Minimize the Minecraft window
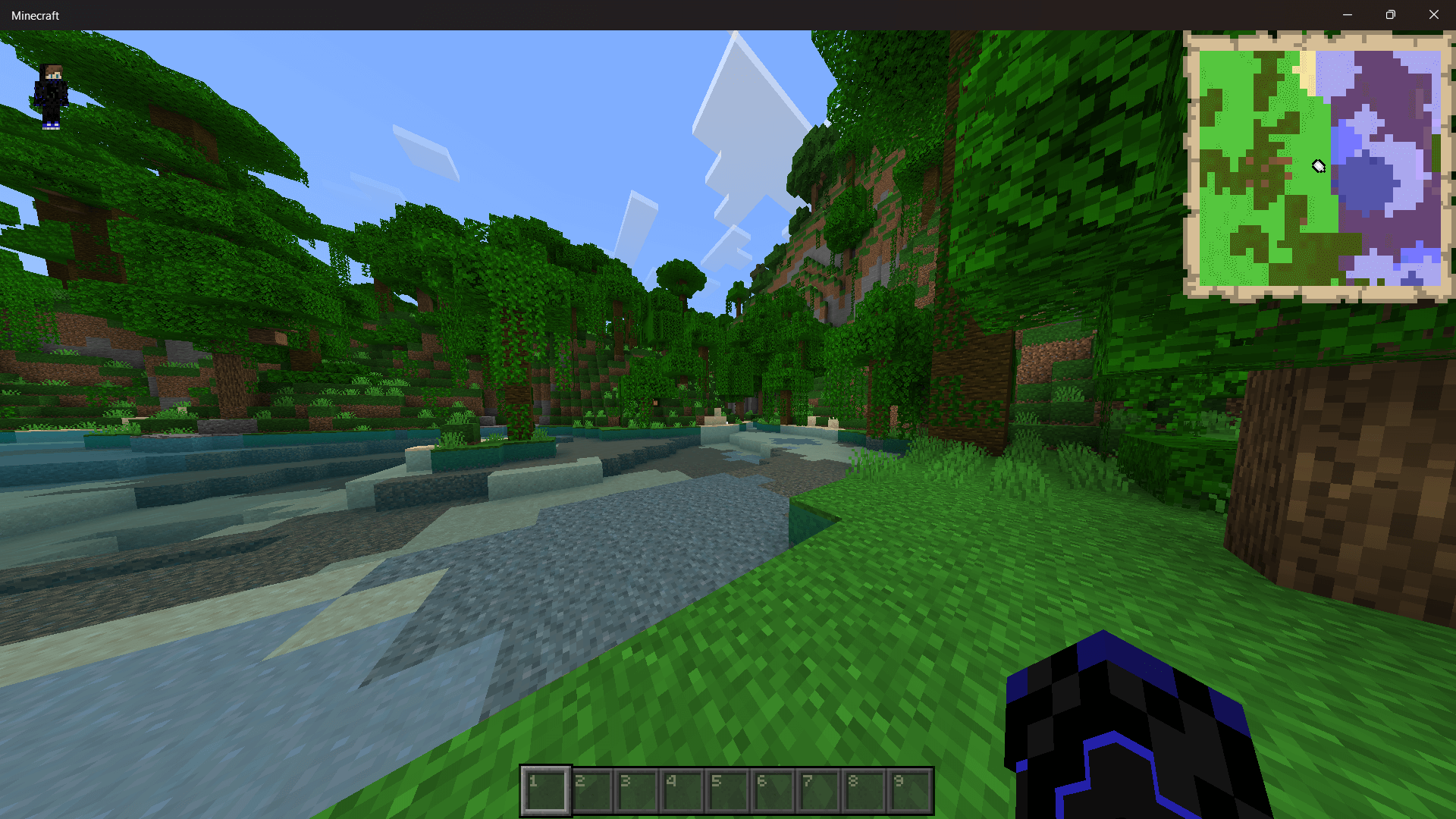The image size is (1456, 819). pos(1348,14)
